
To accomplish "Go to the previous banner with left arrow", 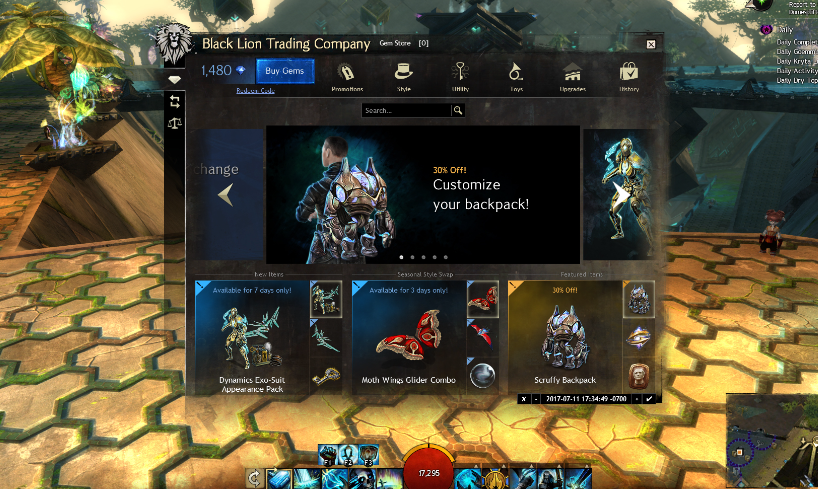I will [x=225, y=194].
